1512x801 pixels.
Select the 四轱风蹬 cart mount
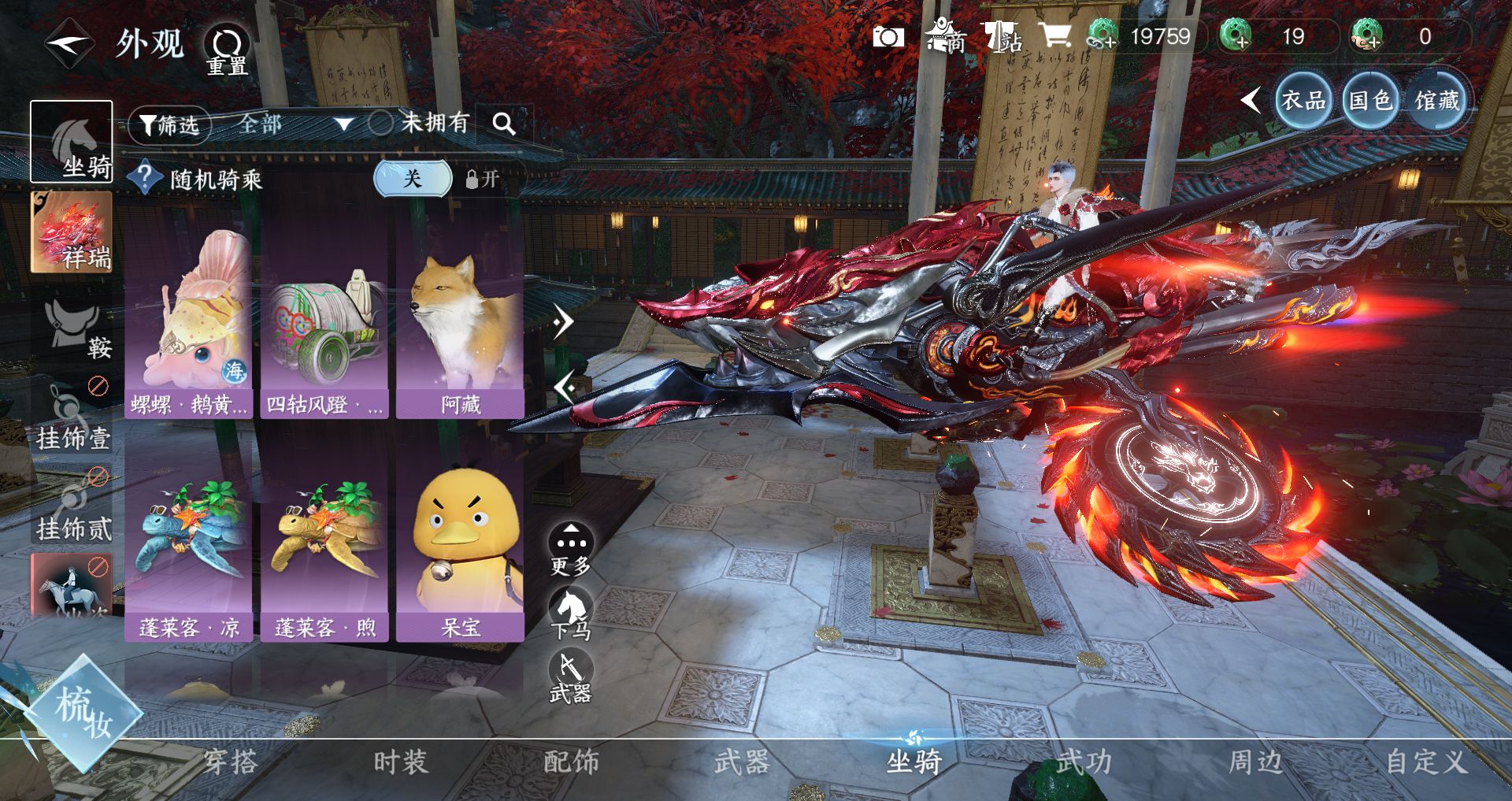click(x=324, y=331)
